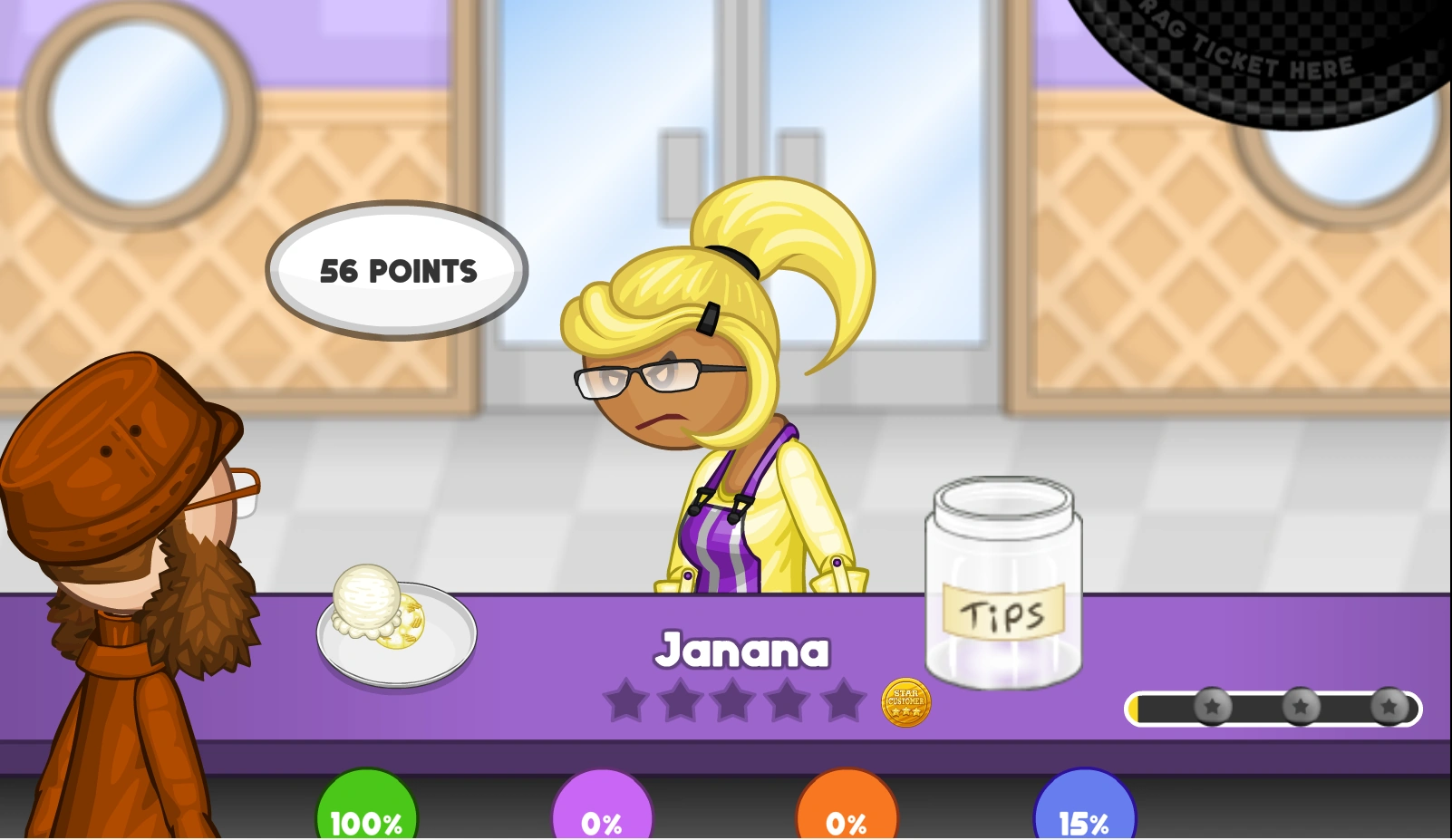Click Janana's name on the counter
The height and width of the screenshot is (840, 1452).
(743, 647)
